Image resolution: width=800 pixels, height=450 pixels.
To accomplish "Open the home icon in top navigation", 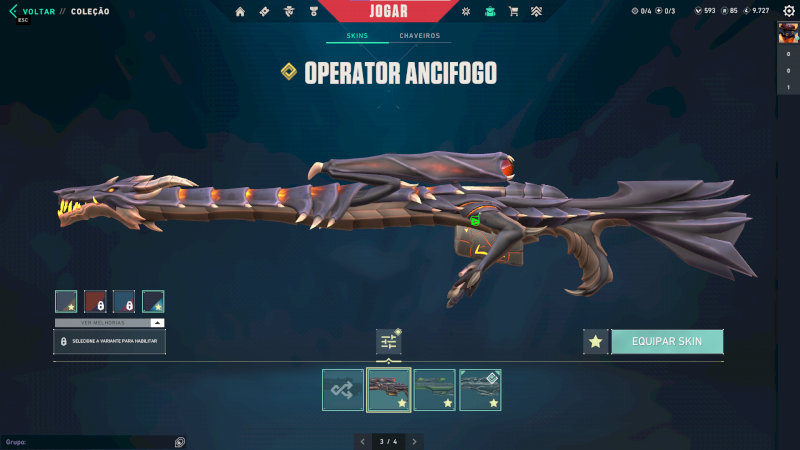I will 240,12.
